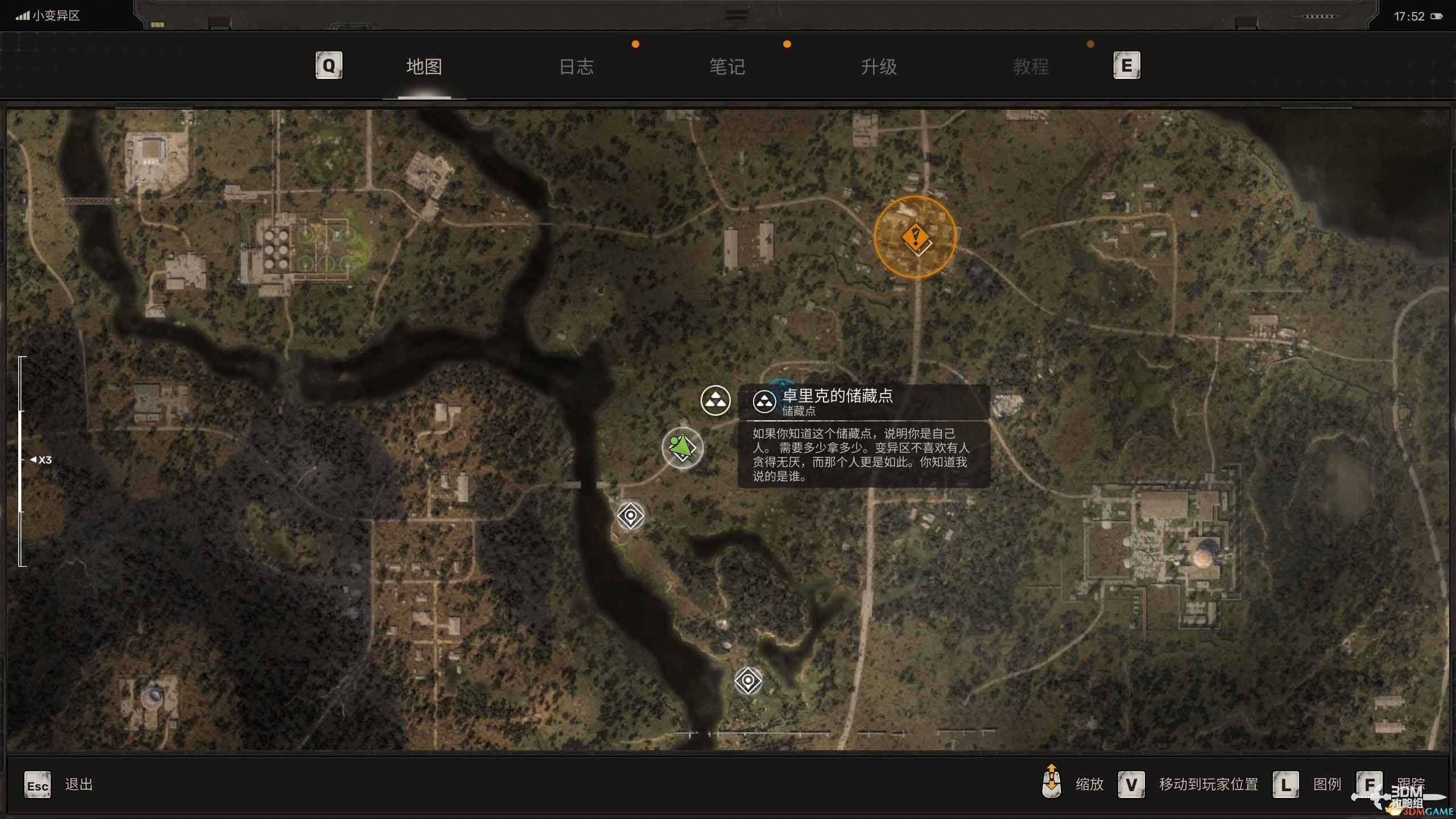This screenshot has height=819, width=1456.
Task: Open the 教程 tutorial tab
Action: (x=1031, y=67)
